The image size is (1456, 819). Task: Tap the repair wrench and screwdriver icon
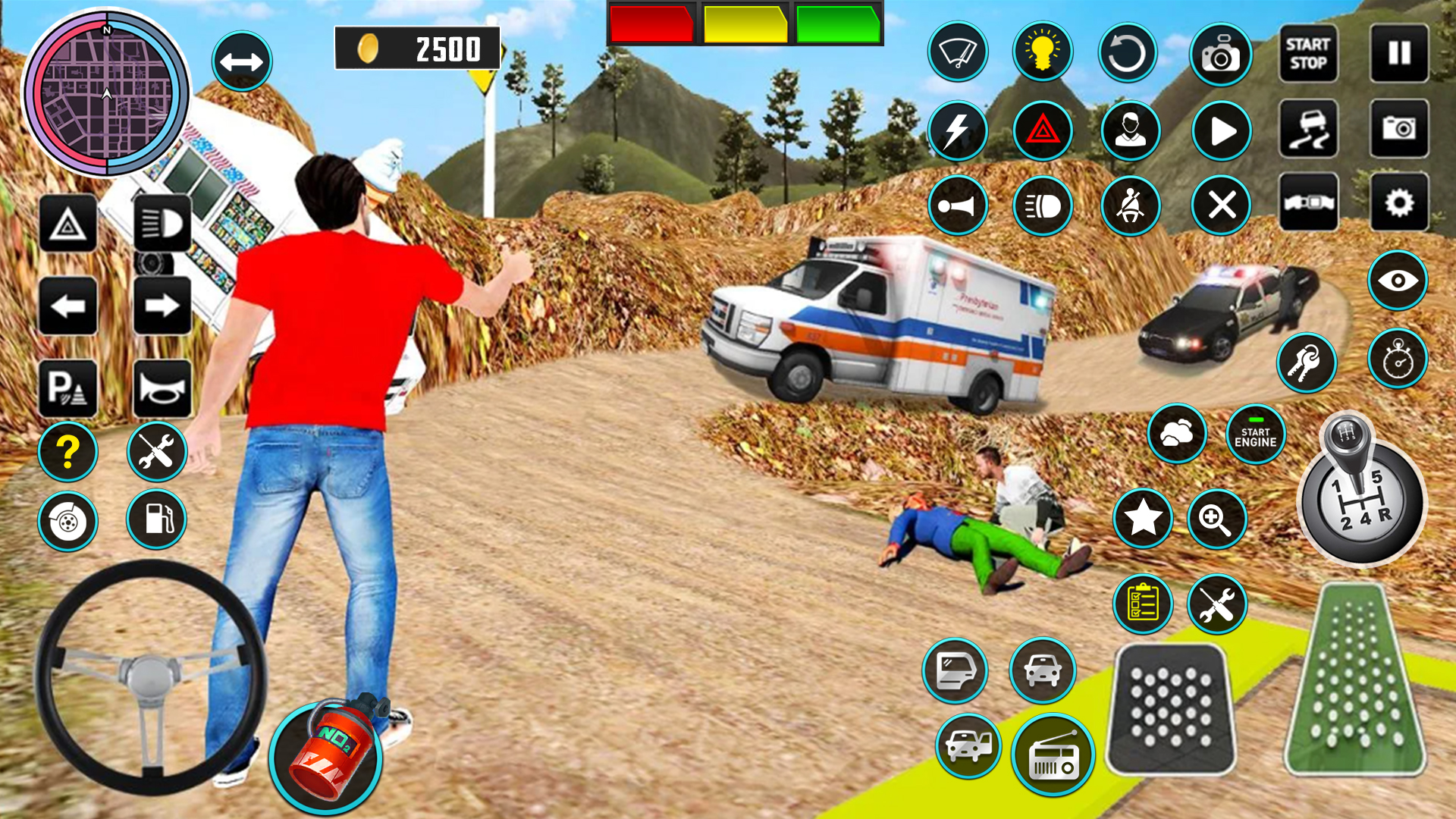155,451
